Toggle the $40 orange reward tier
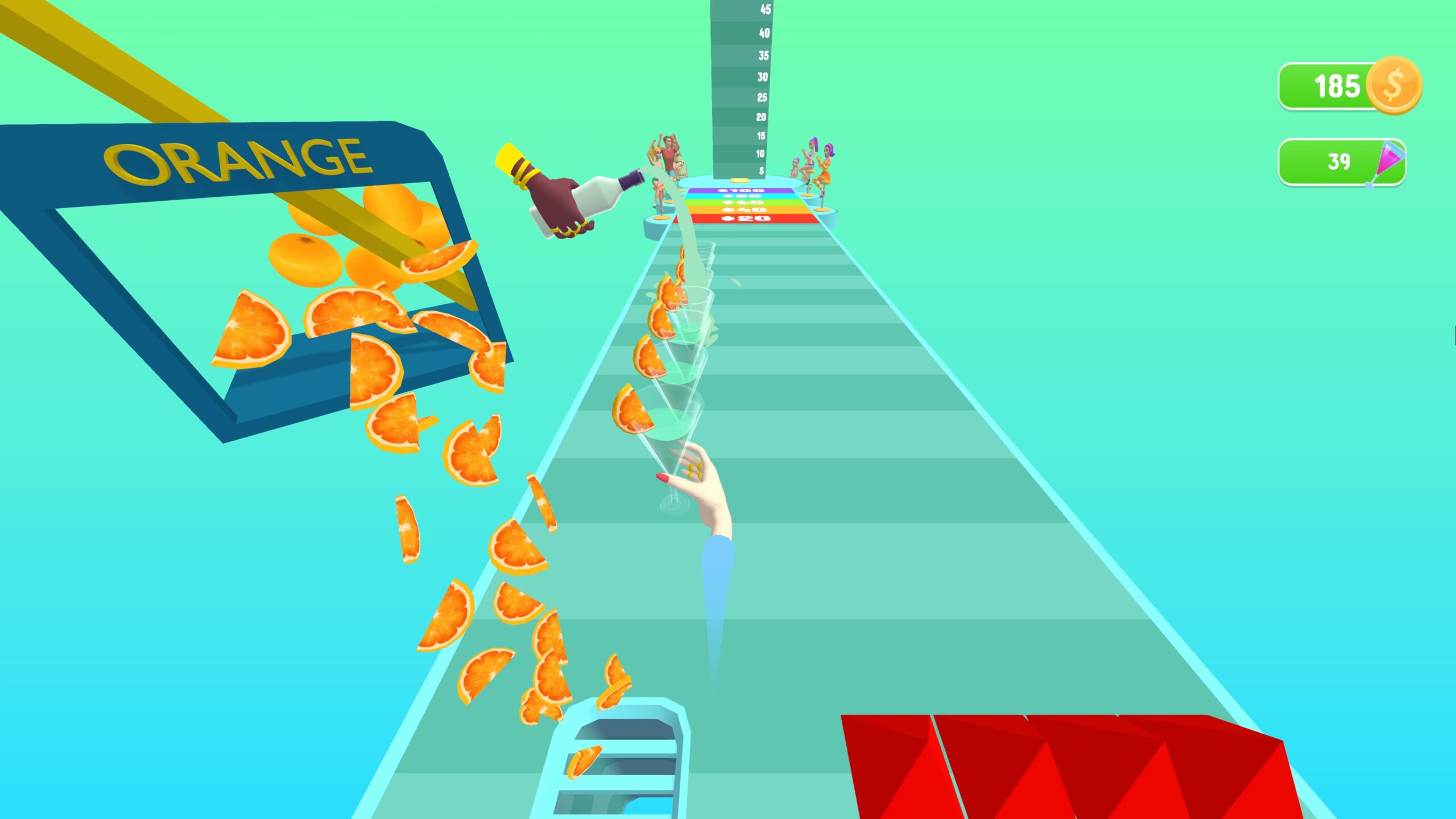The image size is (1456, 819). [x=746, y=211]
